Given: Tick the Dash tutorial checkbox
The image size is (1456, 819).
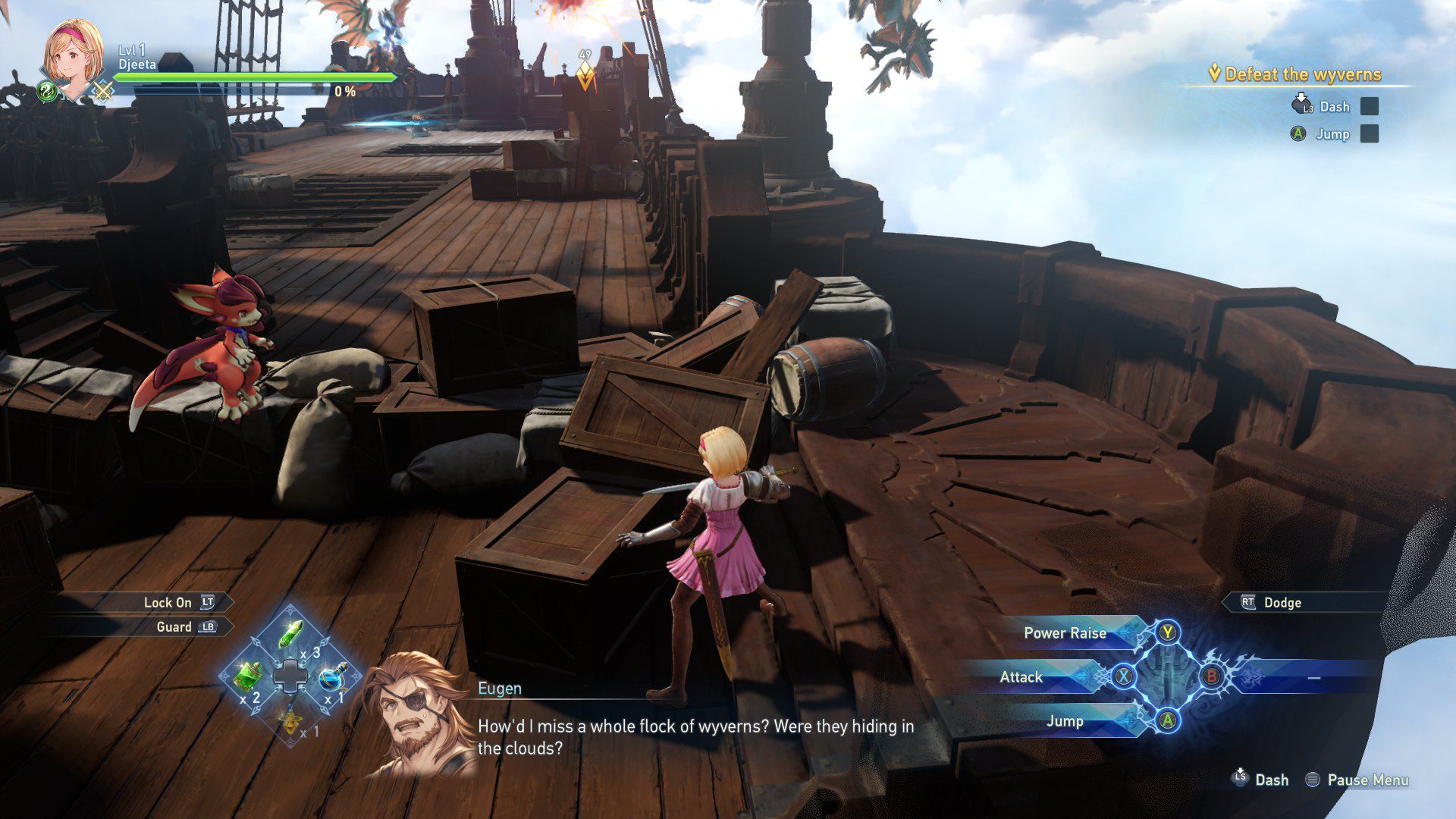Looking at the screenshot, I should tap(1369, 107).
